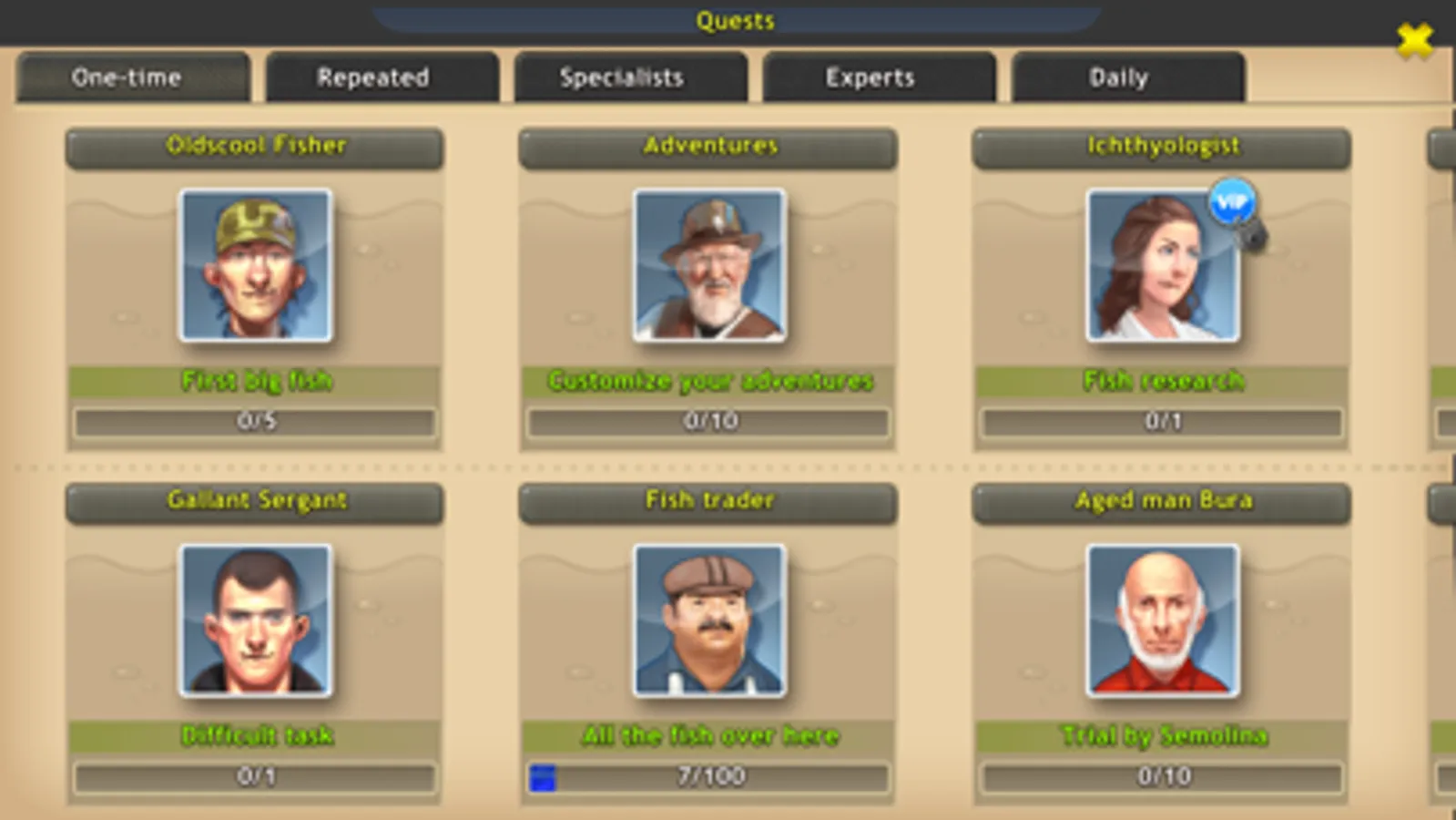Switch to the Specialists tab
This screenshot has width=1456, height=820.
[x=622, y=77]
